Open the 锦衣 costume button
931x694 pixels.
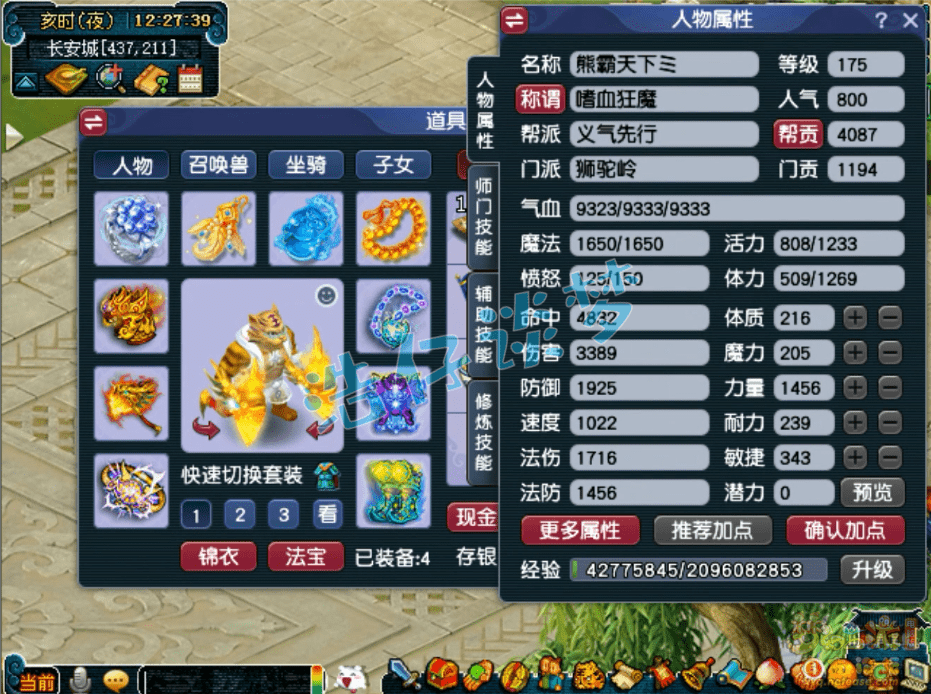point(218,556)
